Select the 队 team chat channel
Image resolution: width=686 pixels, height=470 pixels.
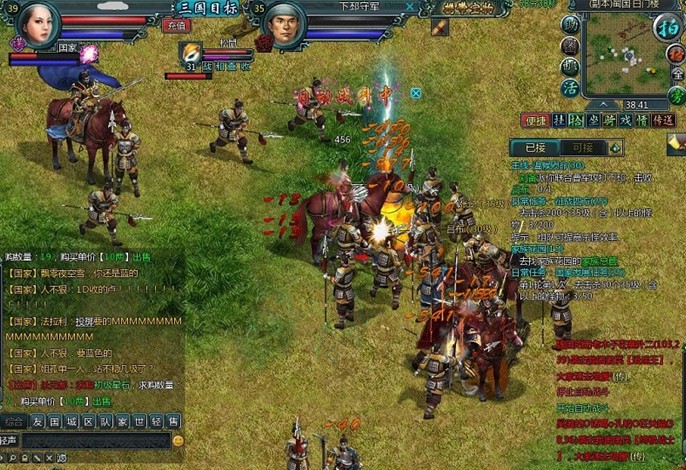pyautogui.click(x=106, y=421)
